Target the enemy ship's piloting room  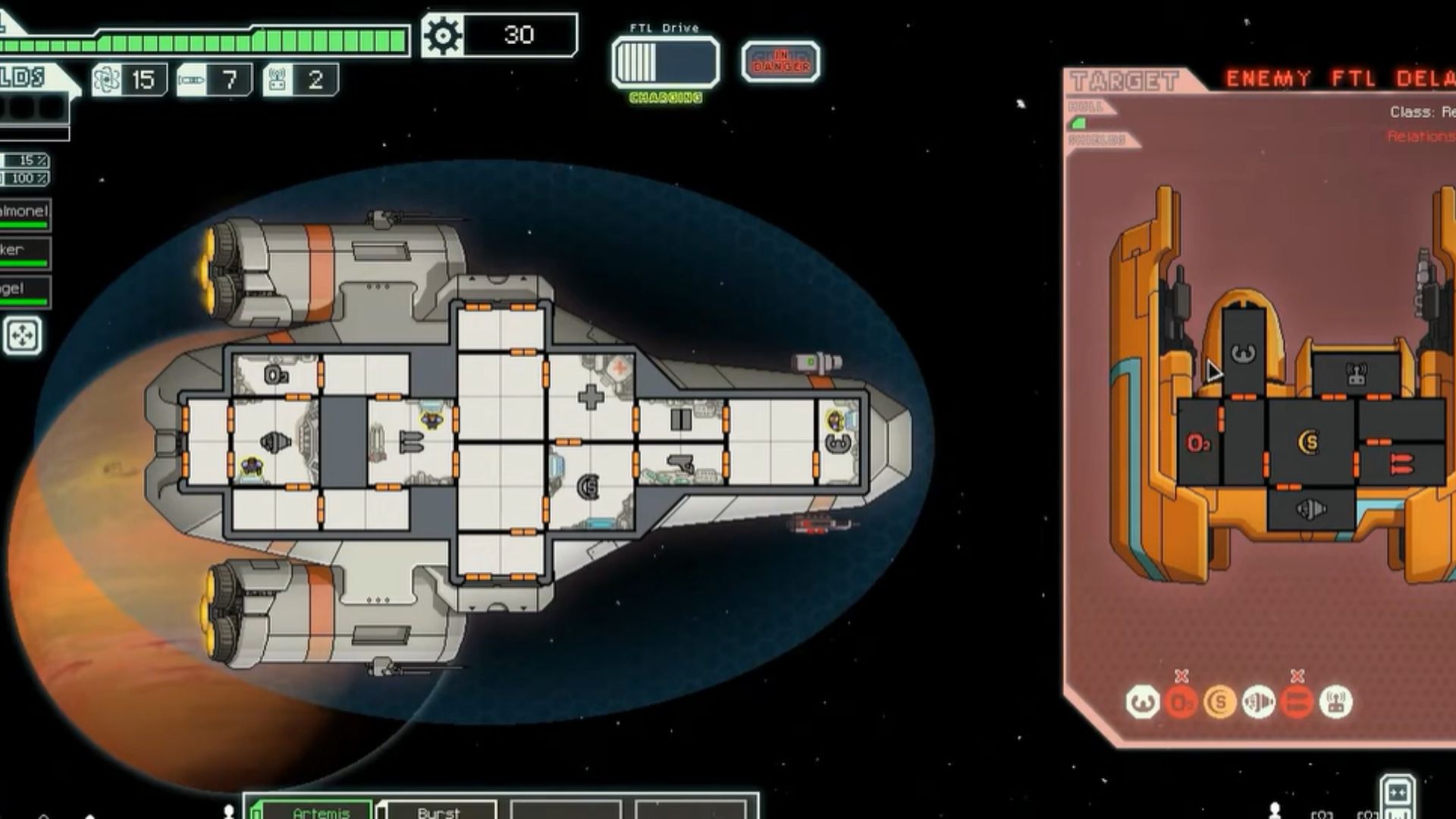1243,351
